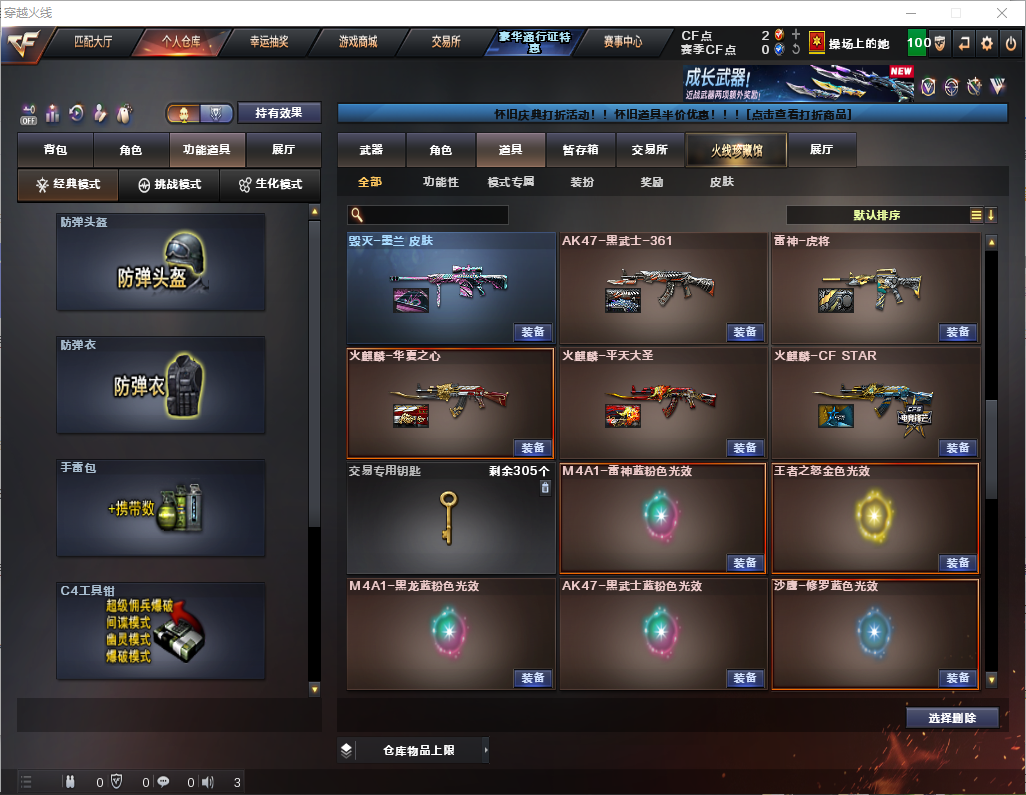Select the 背包 tab on the left panel

click(x=55, y=150)
